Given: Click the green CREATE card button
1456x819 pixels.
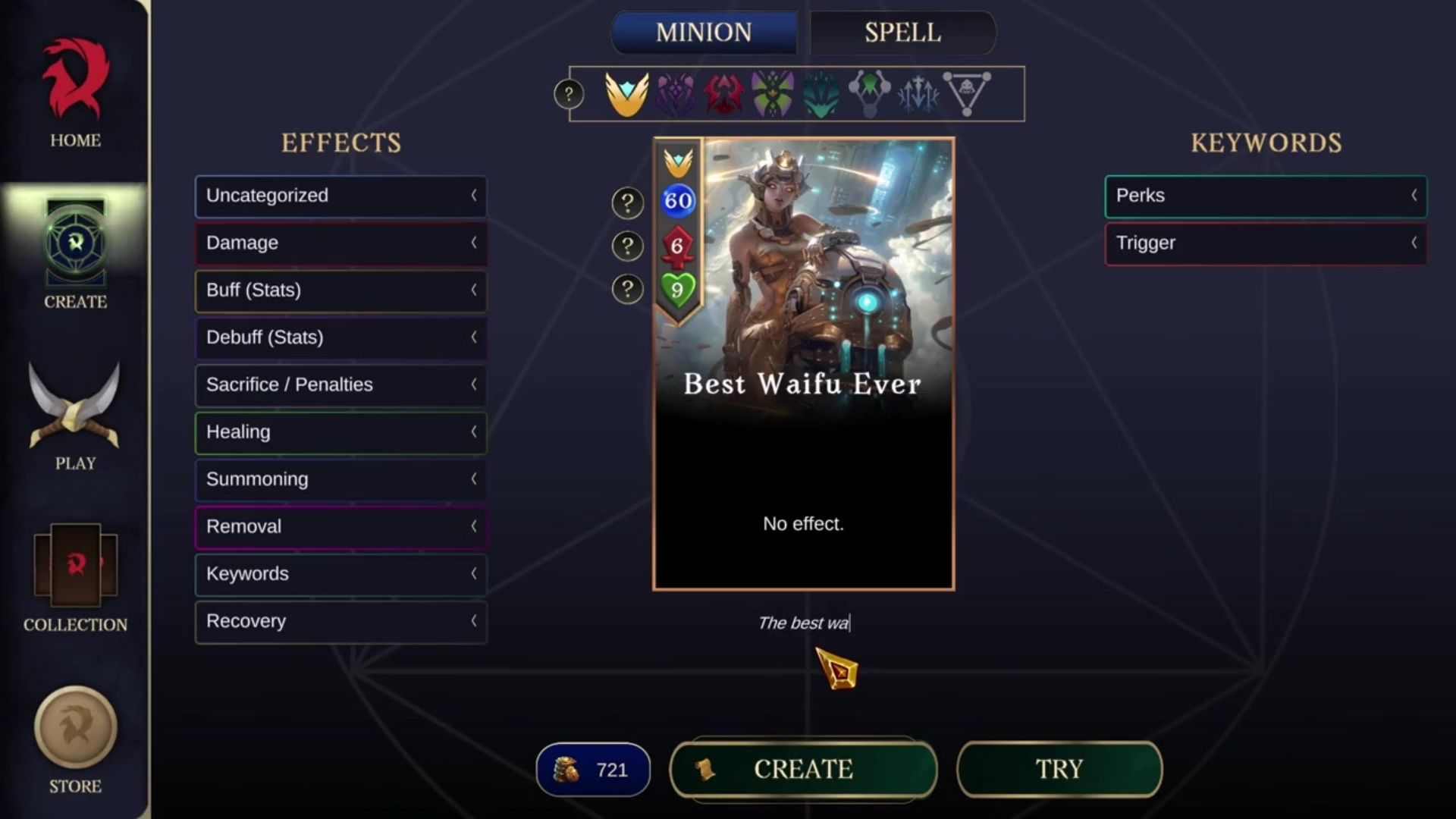Looking at the screenshot, I should click(803, 769).
